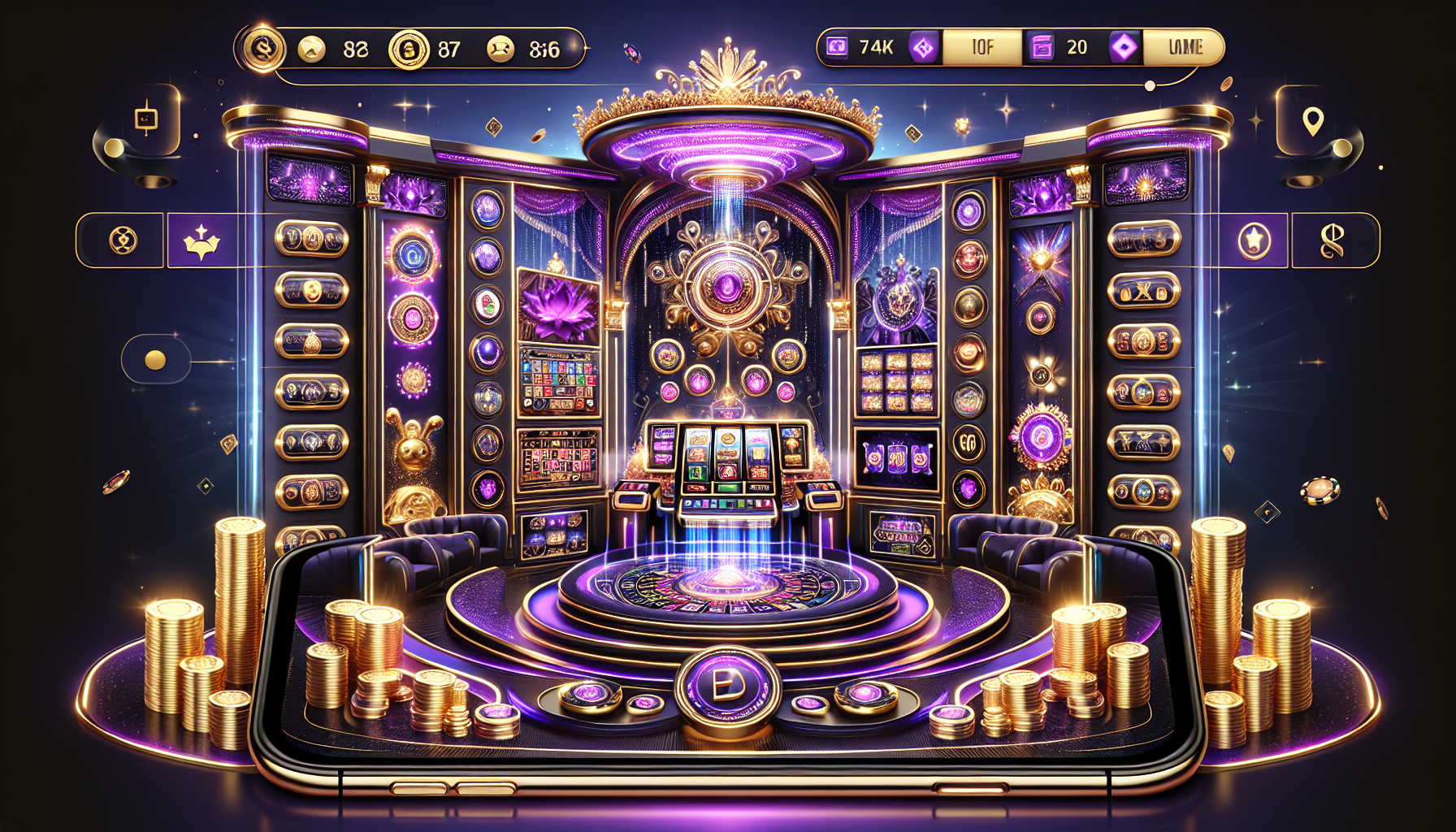The height and width of the screenshot is (832, 1456).
Task: Open the location pin icon
Action: coord(1313,122)
